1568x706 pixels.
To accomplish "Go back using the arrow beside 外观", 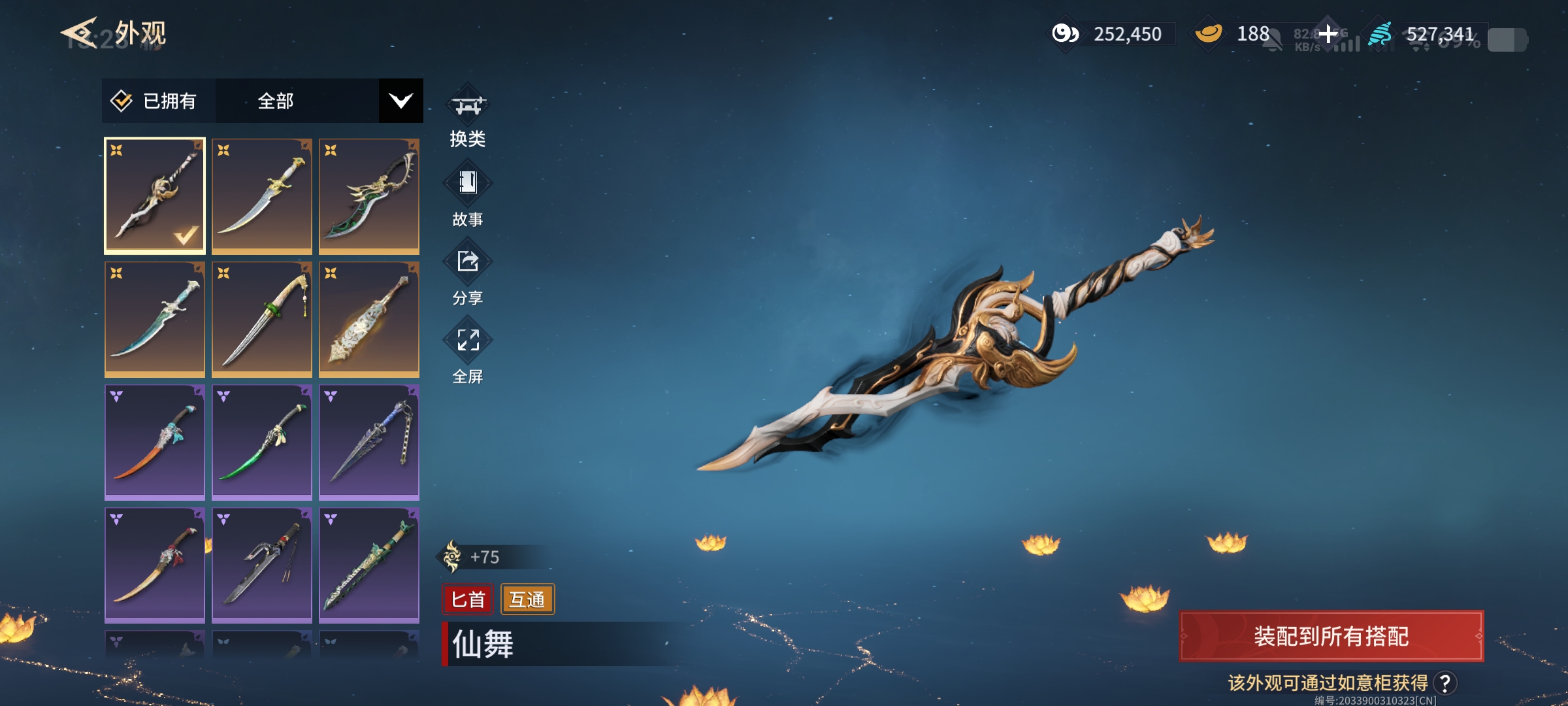I will click(80, 33).
